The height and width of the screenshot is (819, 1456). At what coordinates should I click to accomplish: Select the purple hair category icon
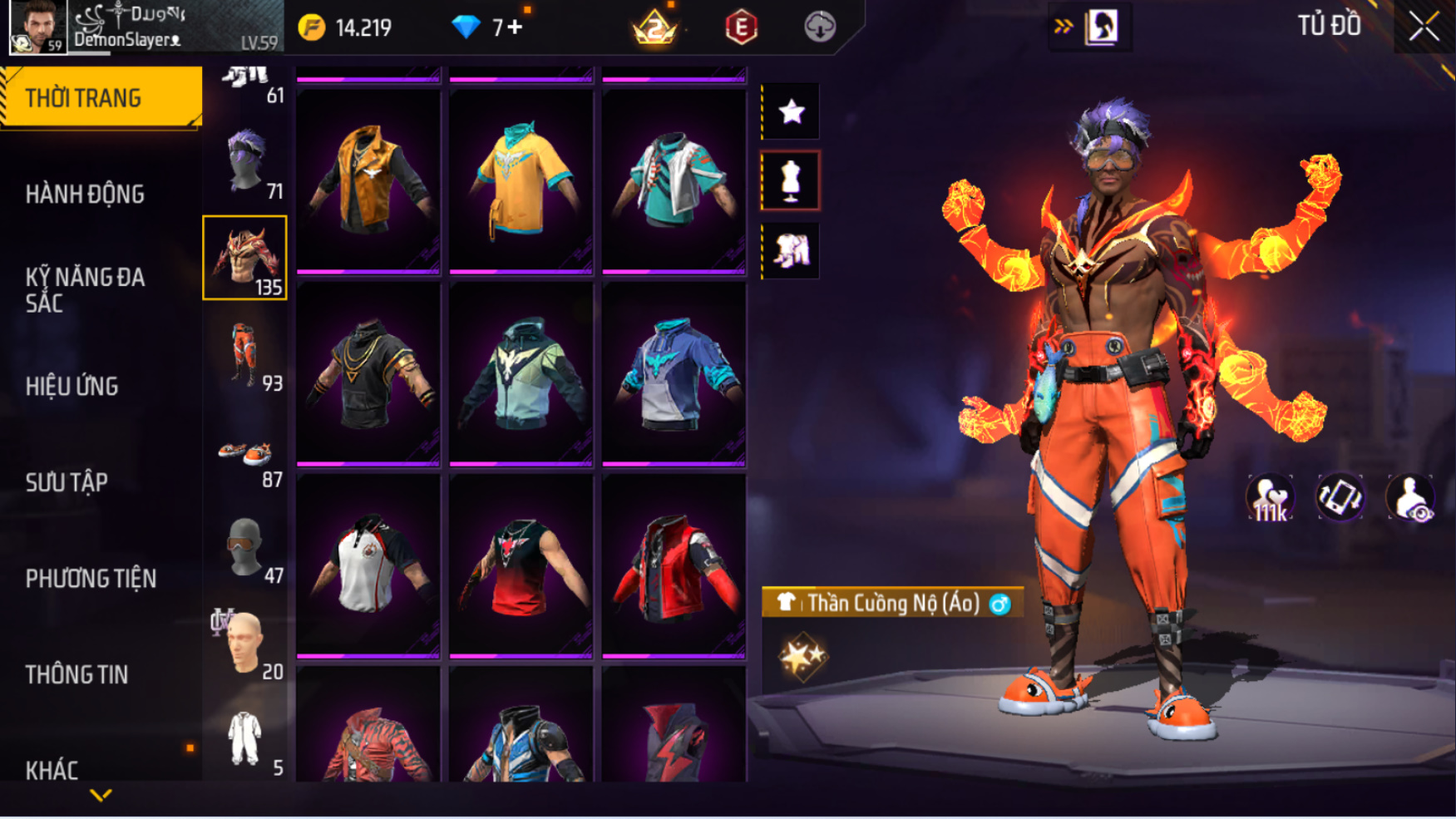(x=245, y=161)
